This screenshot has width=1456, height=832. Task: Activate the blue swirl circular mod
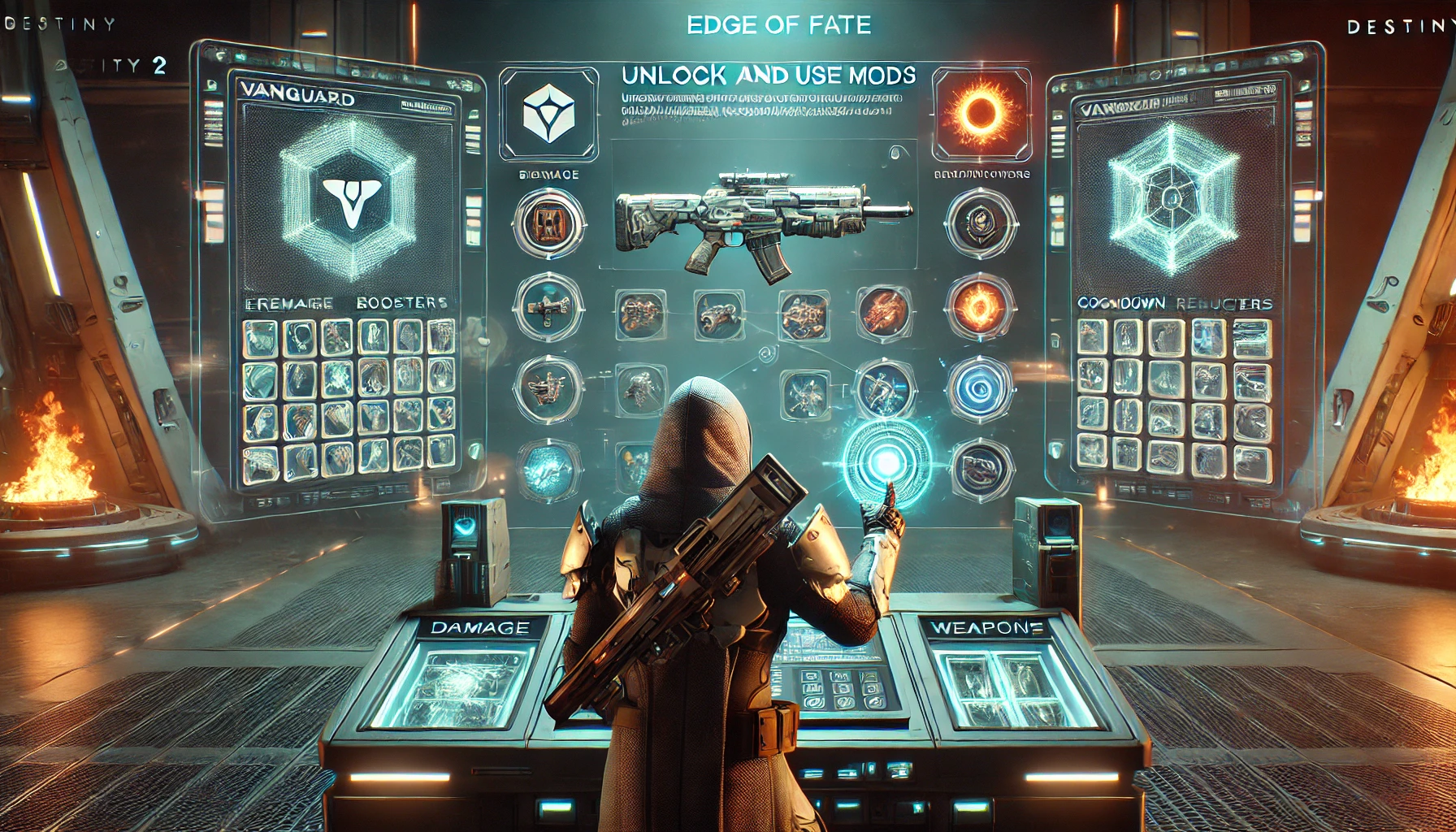981,388
